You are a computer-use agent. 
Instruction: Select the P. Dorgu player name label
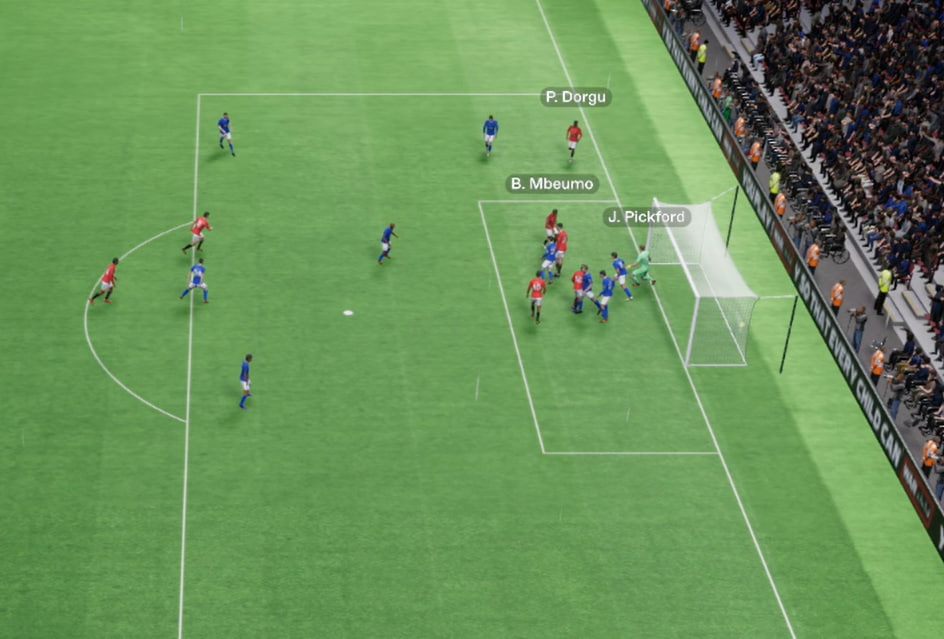tap(576, 97)
